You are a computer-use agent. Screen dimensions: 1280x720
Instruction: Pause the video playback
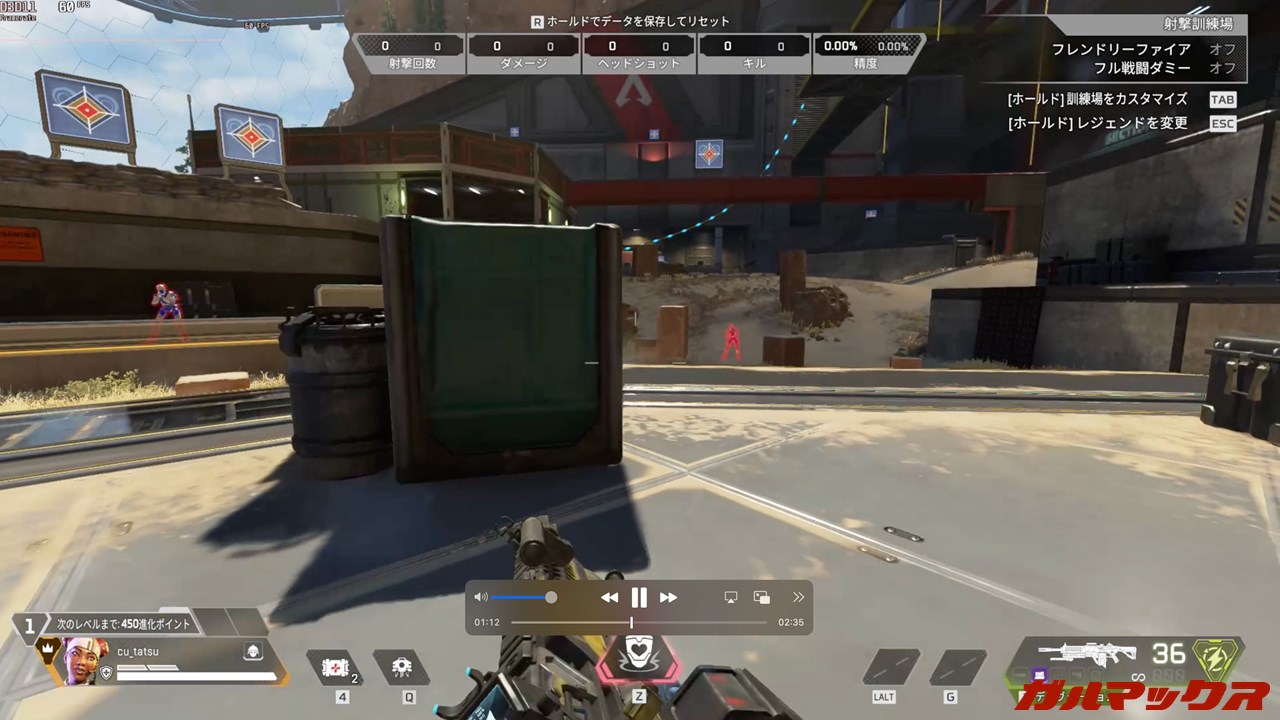coord(639,598)
